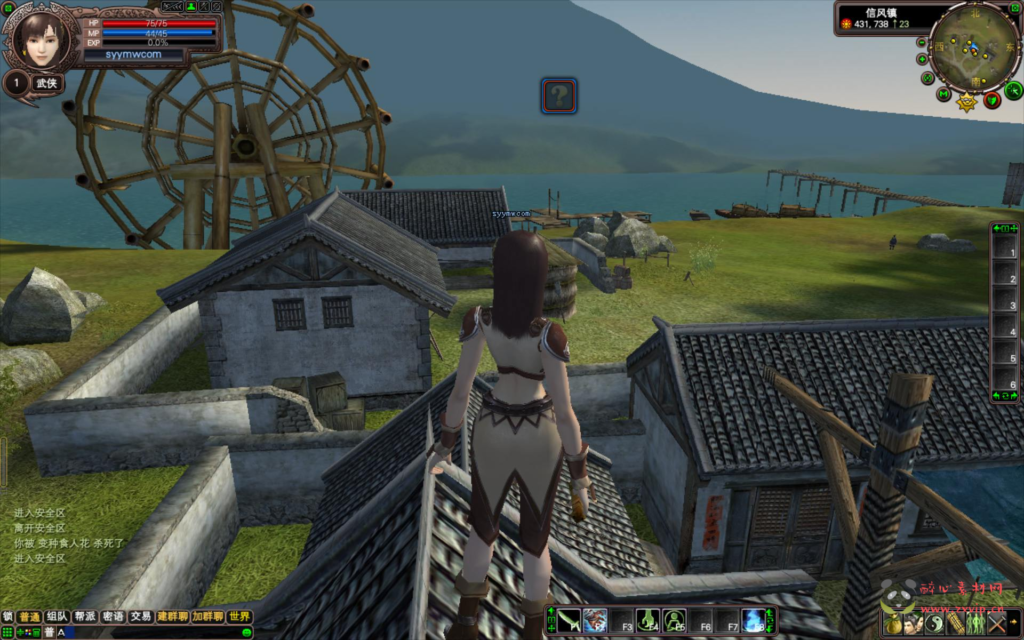Activate the green blade skill in F1
Viewport: 1024px width, 640px height.
point(569,620)
